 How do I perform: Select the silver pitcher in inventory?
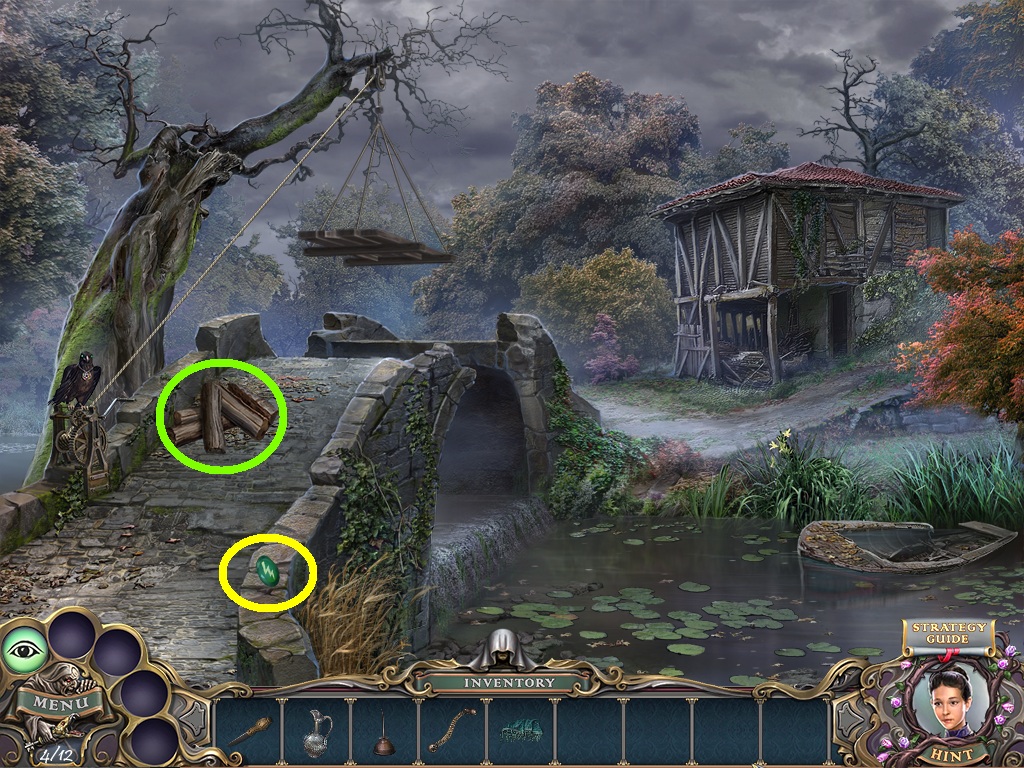click(316, 732)
